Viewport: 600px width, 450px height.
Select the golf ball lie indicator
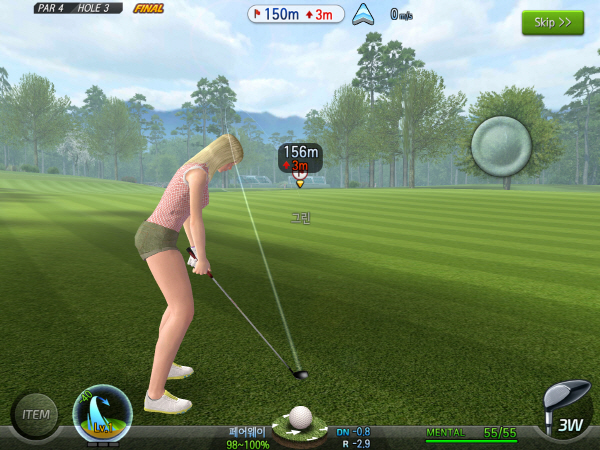(x=299, y=420)
